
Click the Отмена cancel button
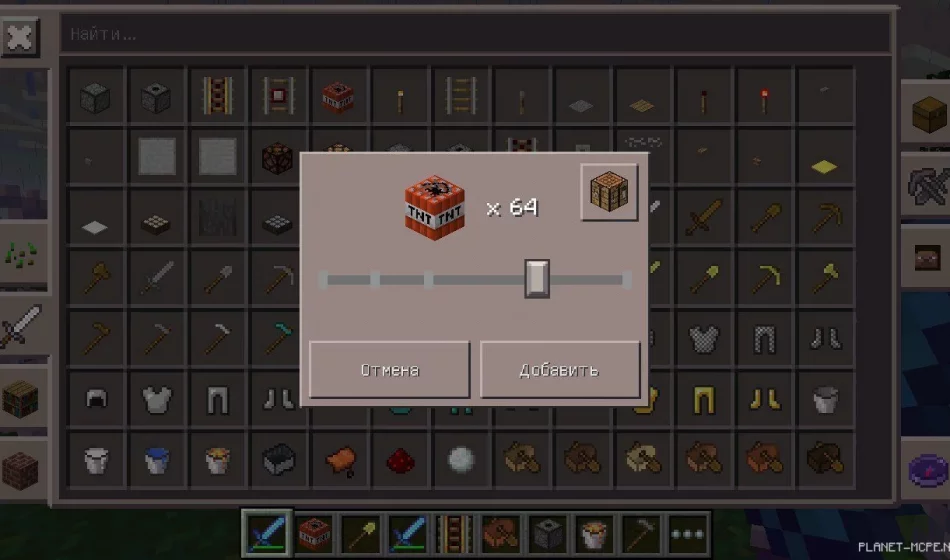click(x=389, y=369)
